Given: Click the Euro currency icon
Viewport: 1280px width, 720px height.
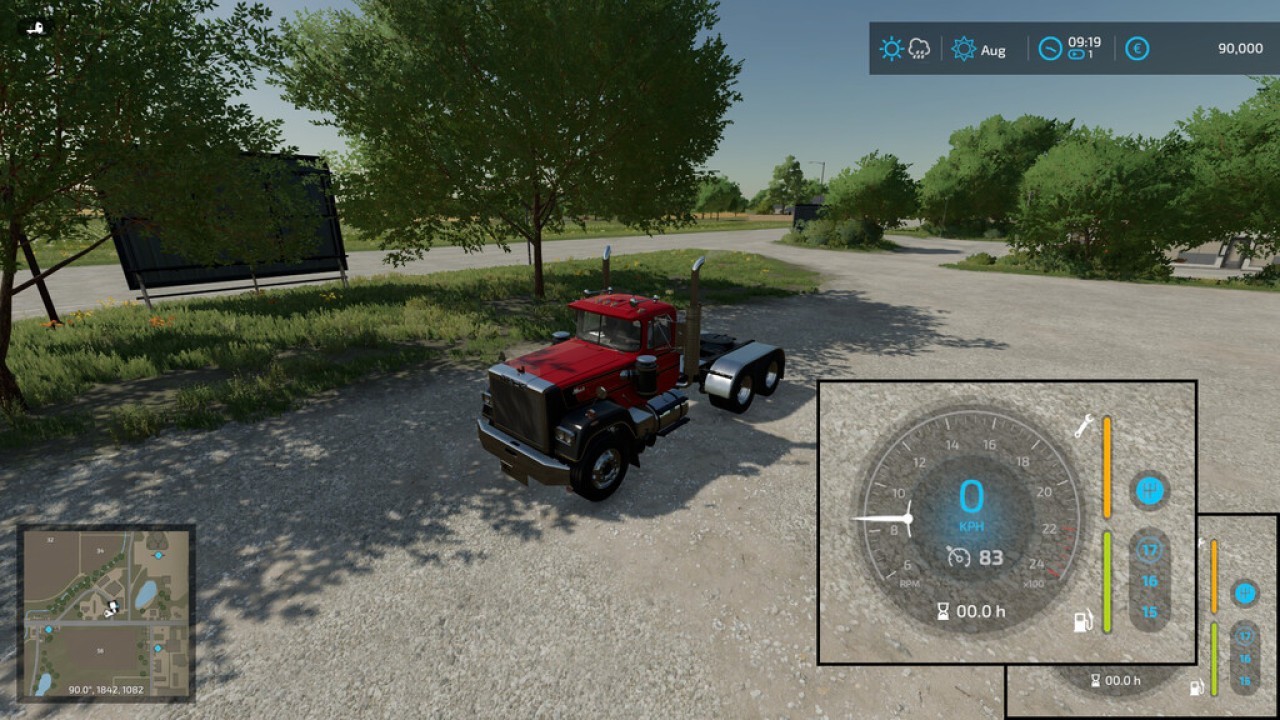Looking at the screenshot, I should pyautogui.click(x=1135, y=48).
